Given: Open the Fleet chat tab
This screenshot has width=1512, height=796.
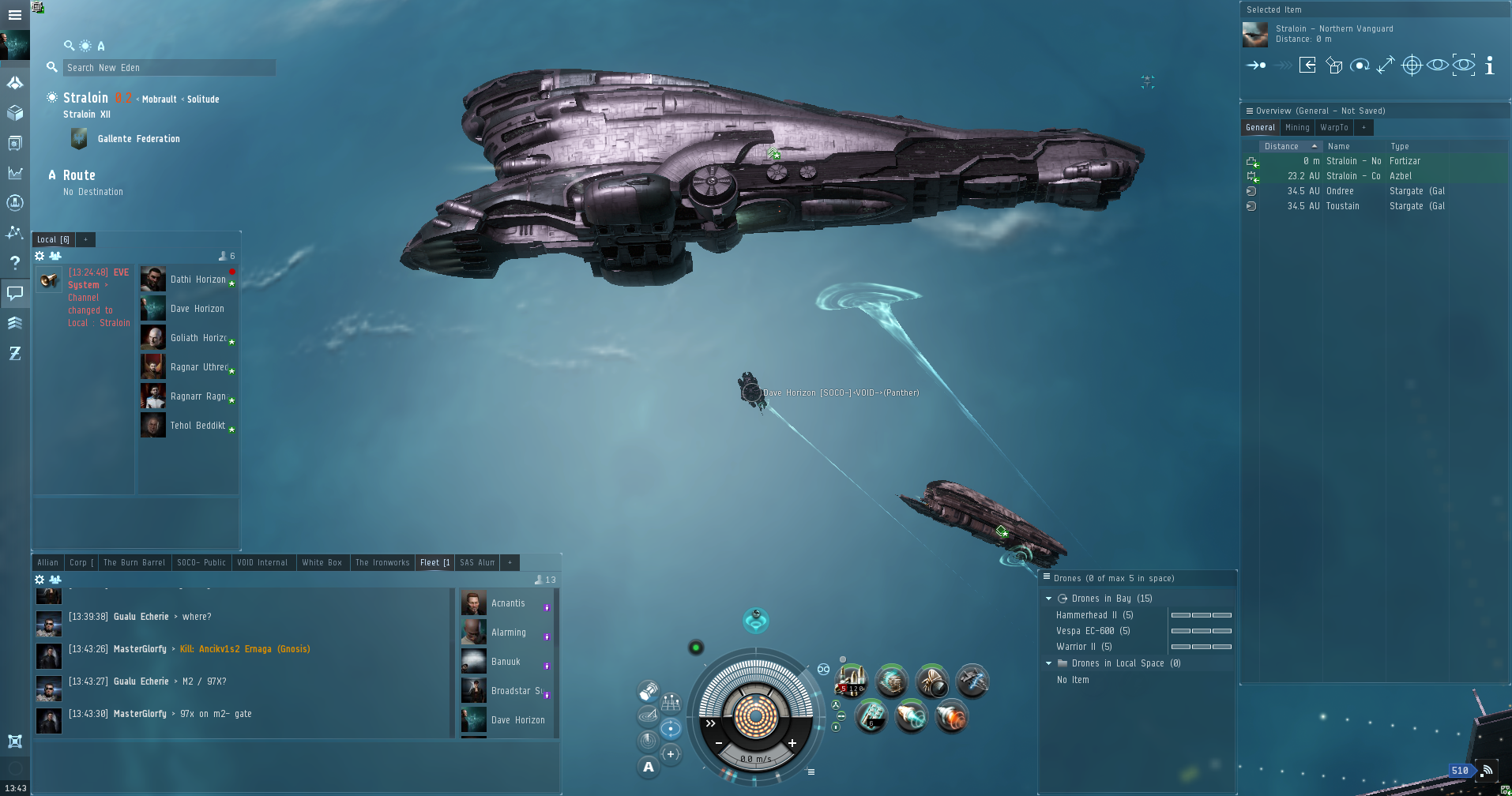Looking at the screenshot, I should click(434, 562).
